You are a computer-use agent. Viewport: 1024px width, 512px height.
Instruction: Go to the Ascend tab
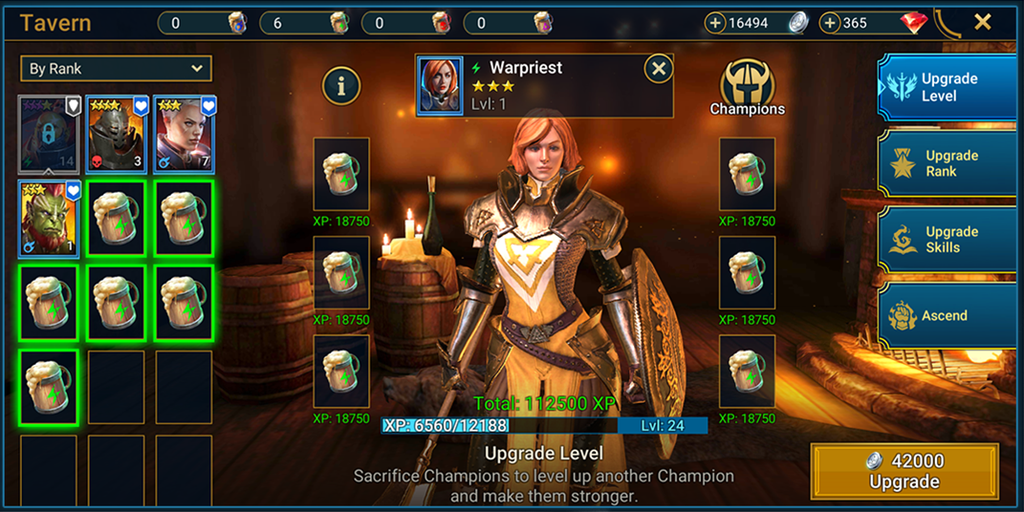946,315
